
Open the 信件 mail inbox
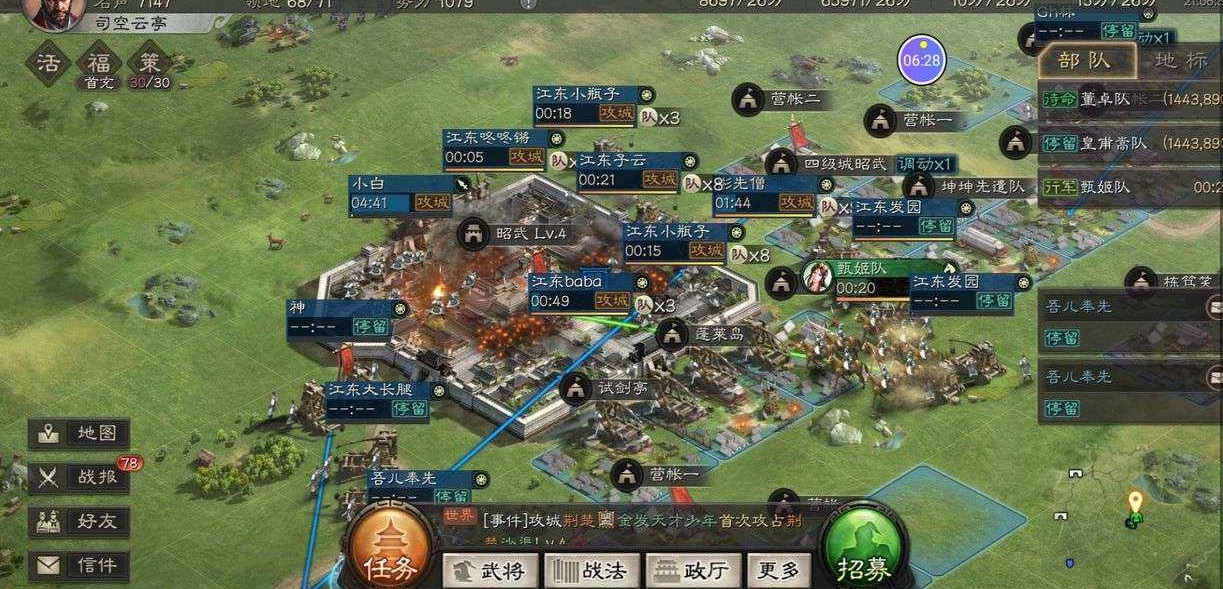(x=79, y=565)
